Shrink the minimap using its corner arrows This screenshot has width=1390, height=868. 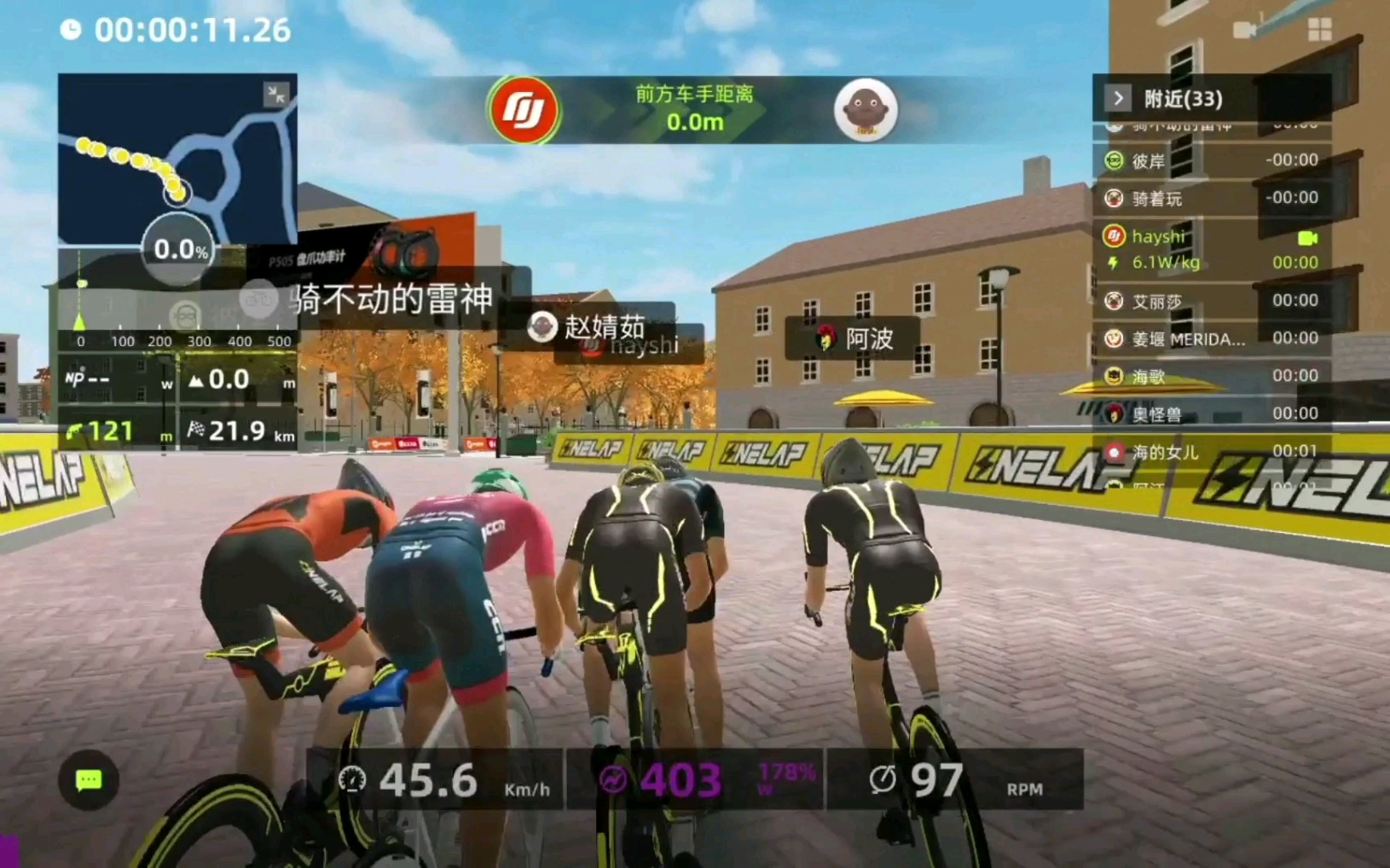click(x=275, y=94)
